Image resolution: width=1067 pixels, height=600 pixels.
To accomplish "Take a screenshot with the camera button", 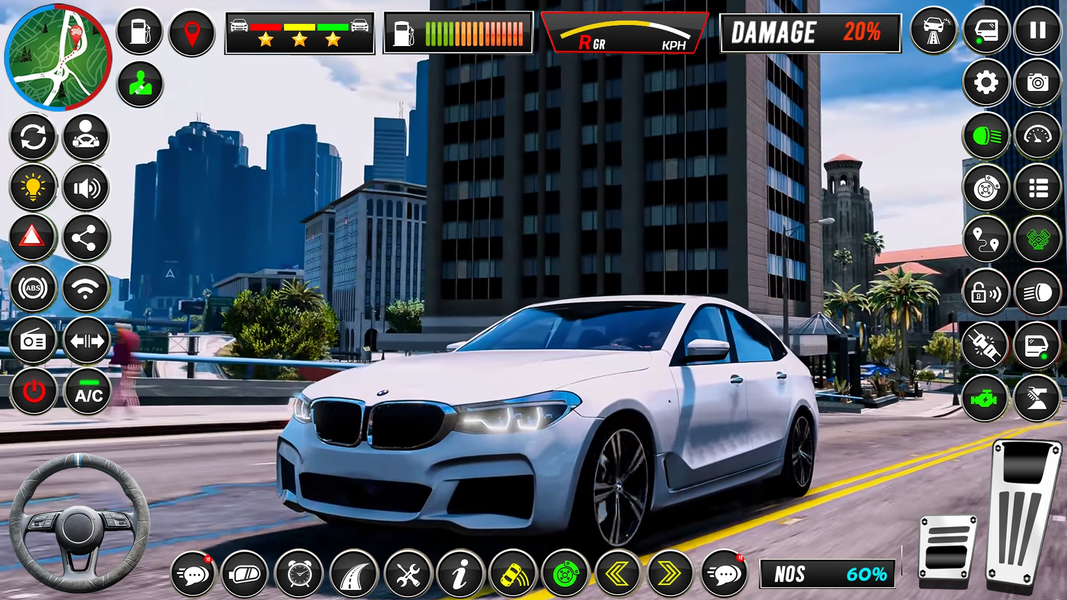I will tap(1037, 82).
